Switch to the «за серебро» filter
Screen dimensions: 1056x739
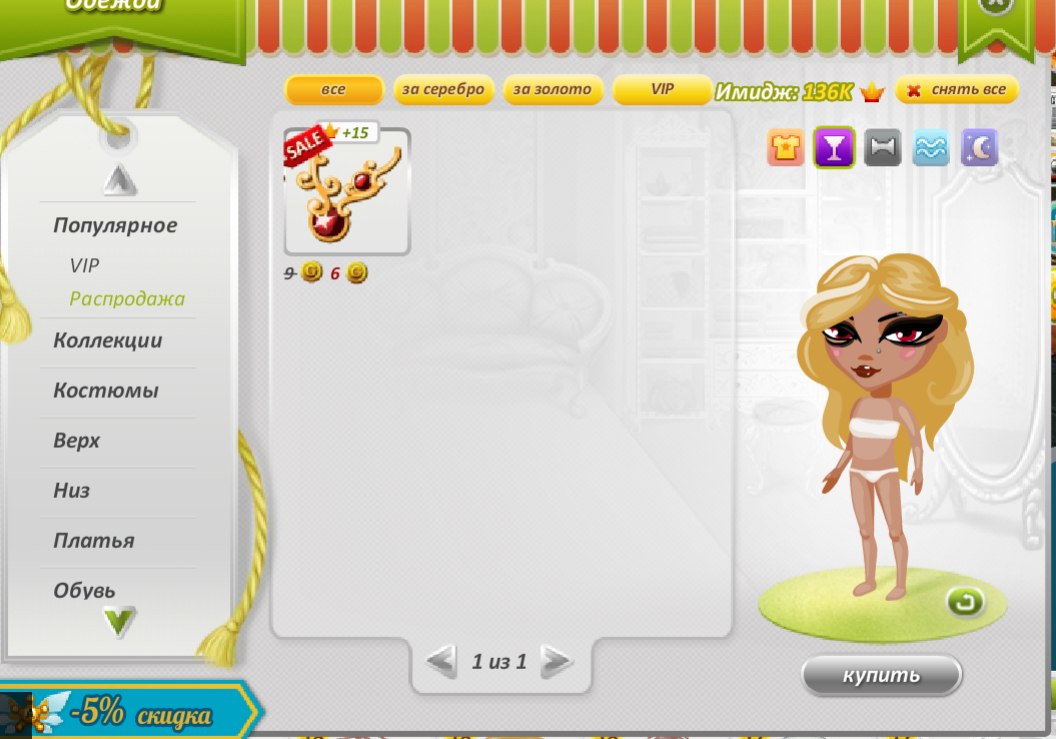443,90
